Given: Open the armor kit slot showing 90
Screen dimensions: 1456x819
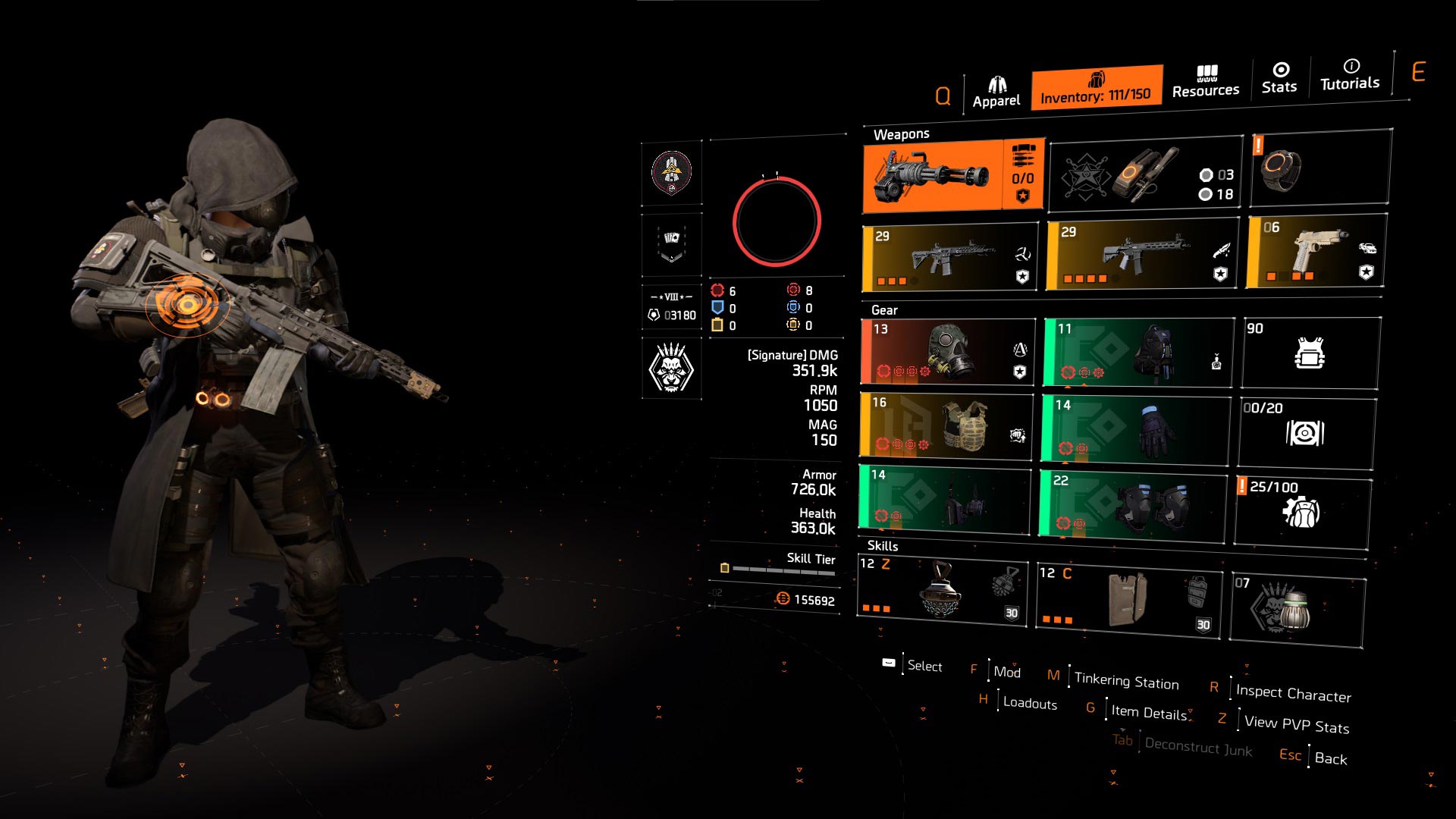Looking at the screenshot, I should click(1310, 353).
